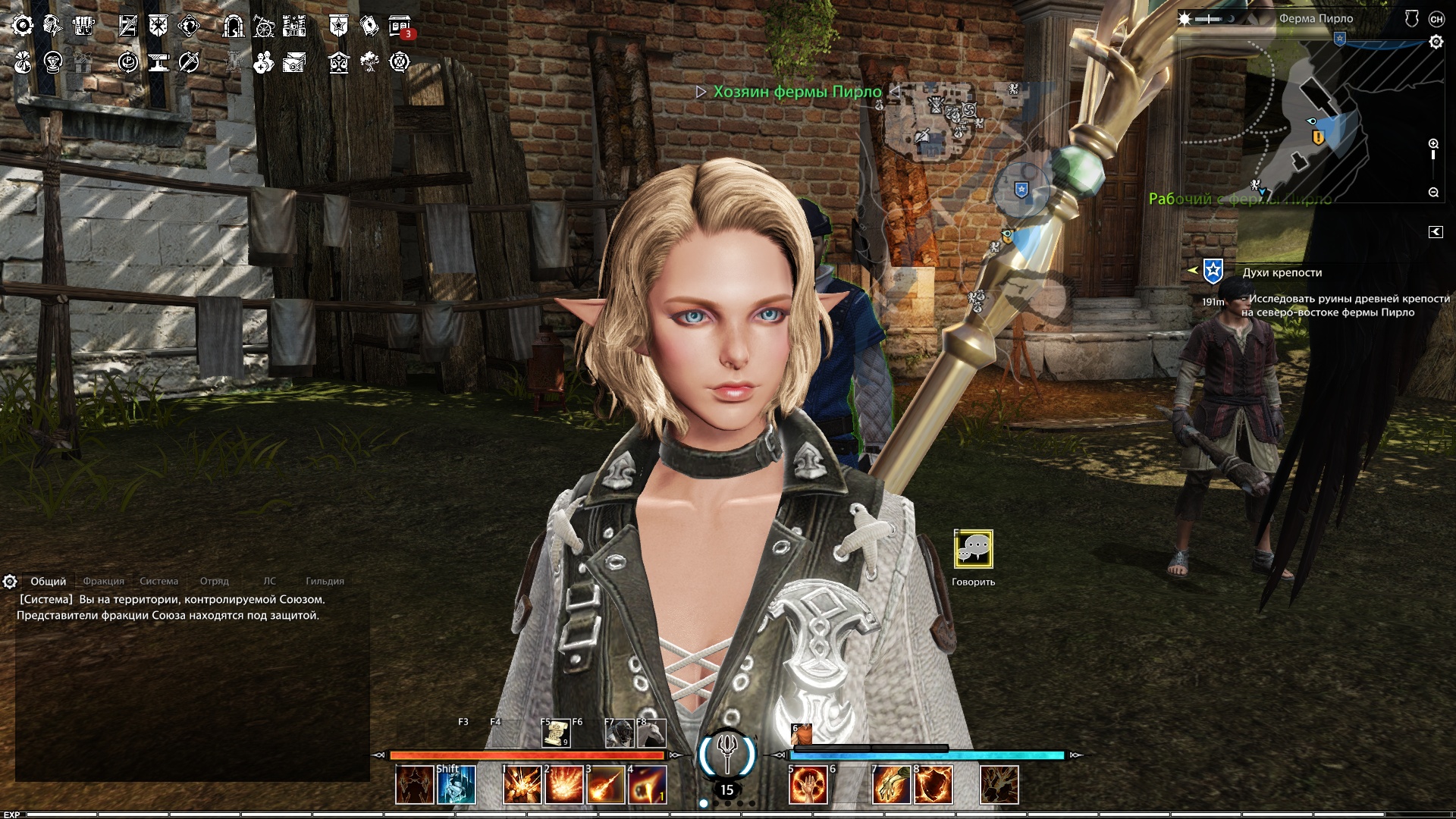Open the Система chat tab
1456x819 pixels.
coord(158,582)
